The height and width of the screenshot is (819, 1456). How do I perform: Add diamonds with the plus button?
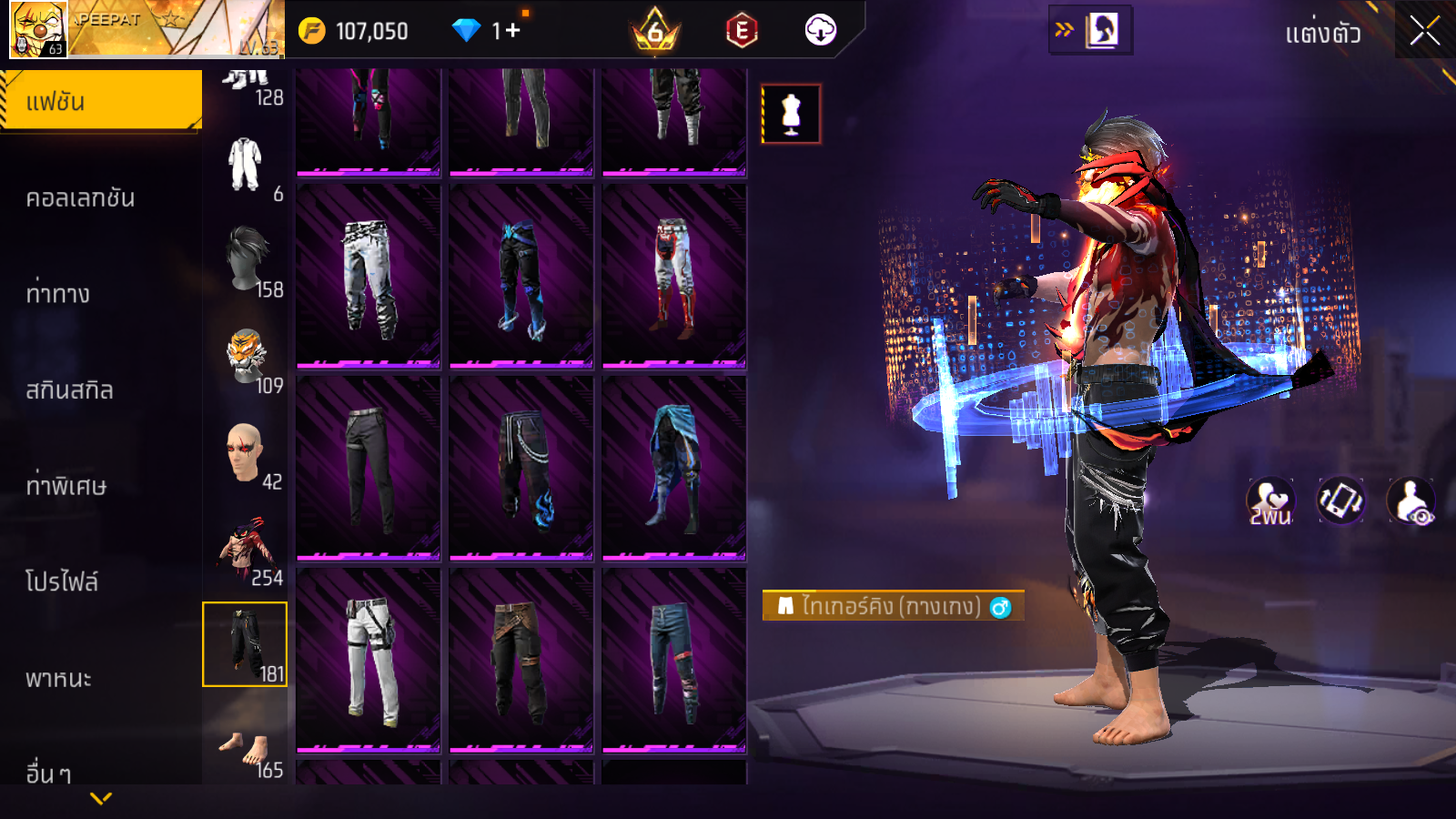point(513,31)
